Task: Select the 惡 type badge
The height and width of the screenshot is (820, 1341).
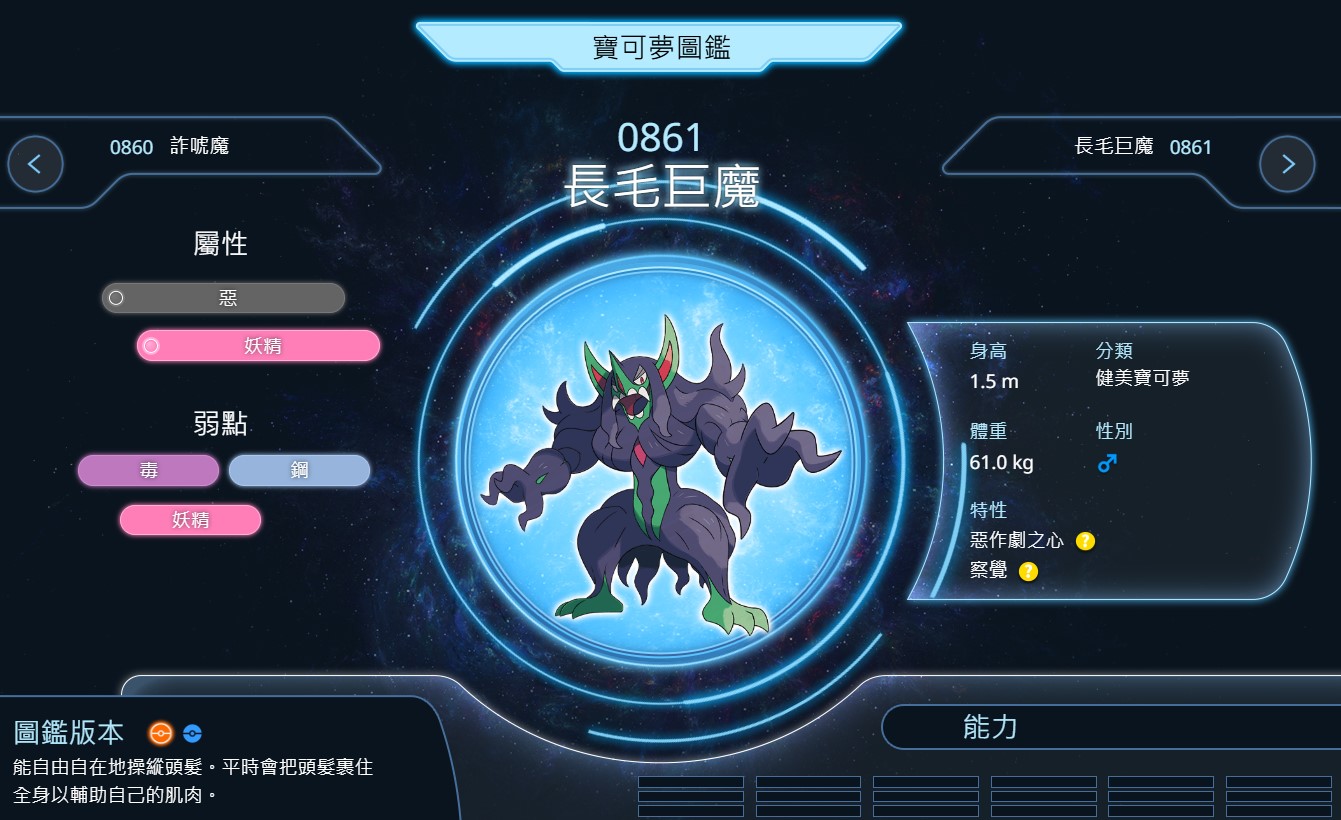Action: (224, 298)
